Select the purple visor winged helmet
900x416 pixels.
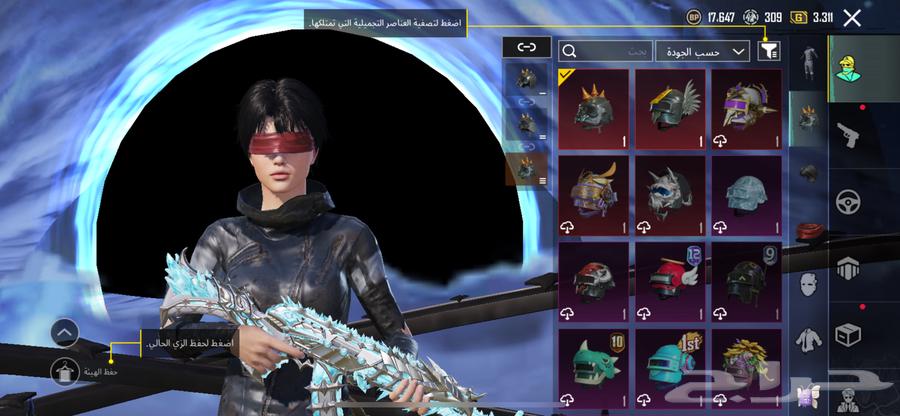click(747, 109)
